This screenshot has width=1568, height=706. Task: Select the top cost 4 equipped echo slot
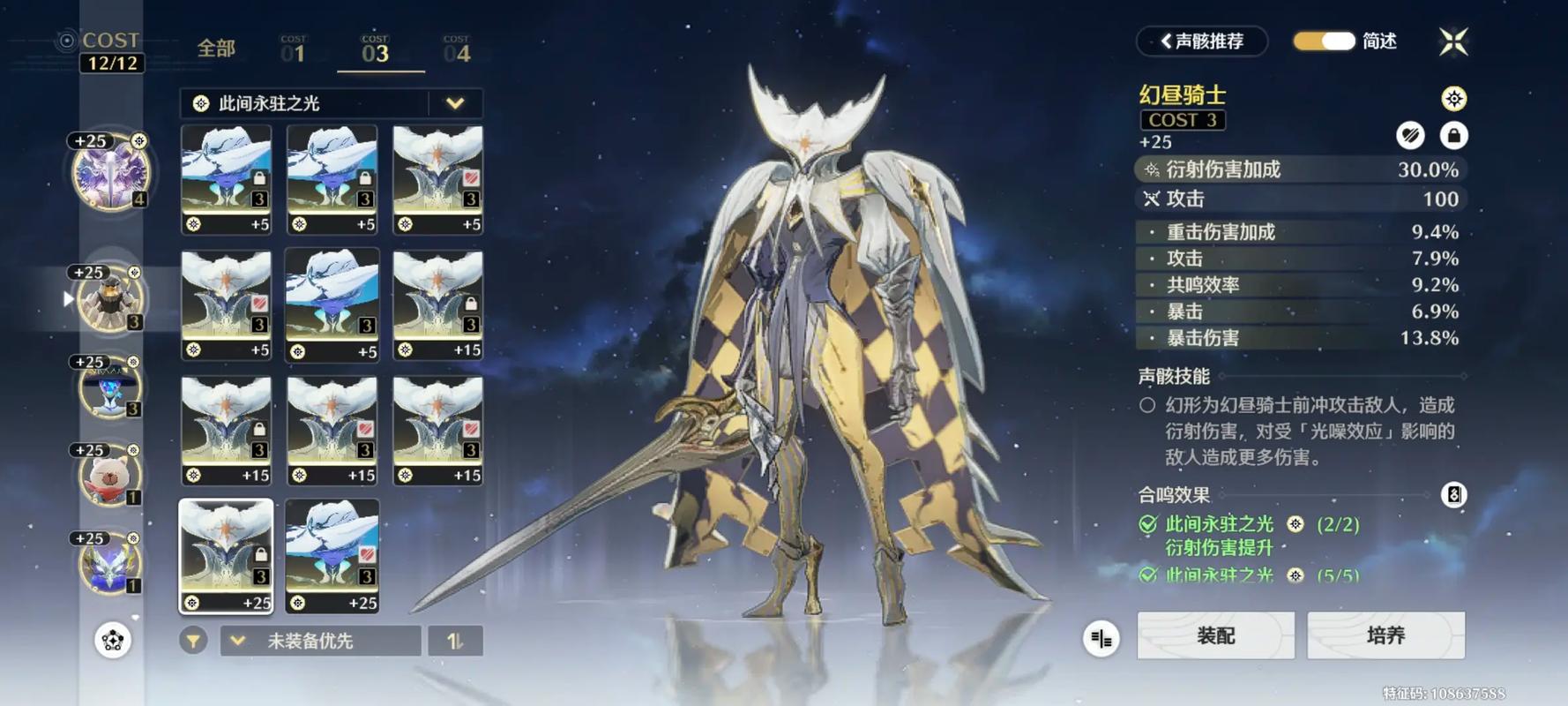click(110, 174)
